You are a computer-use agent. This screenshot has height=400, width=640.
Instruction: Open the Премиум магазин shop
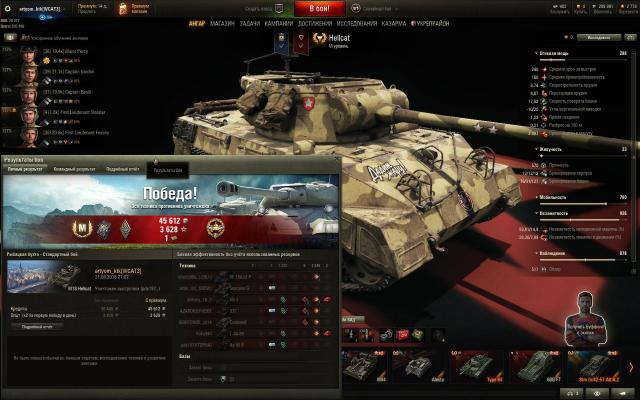(x=139, y=8)
